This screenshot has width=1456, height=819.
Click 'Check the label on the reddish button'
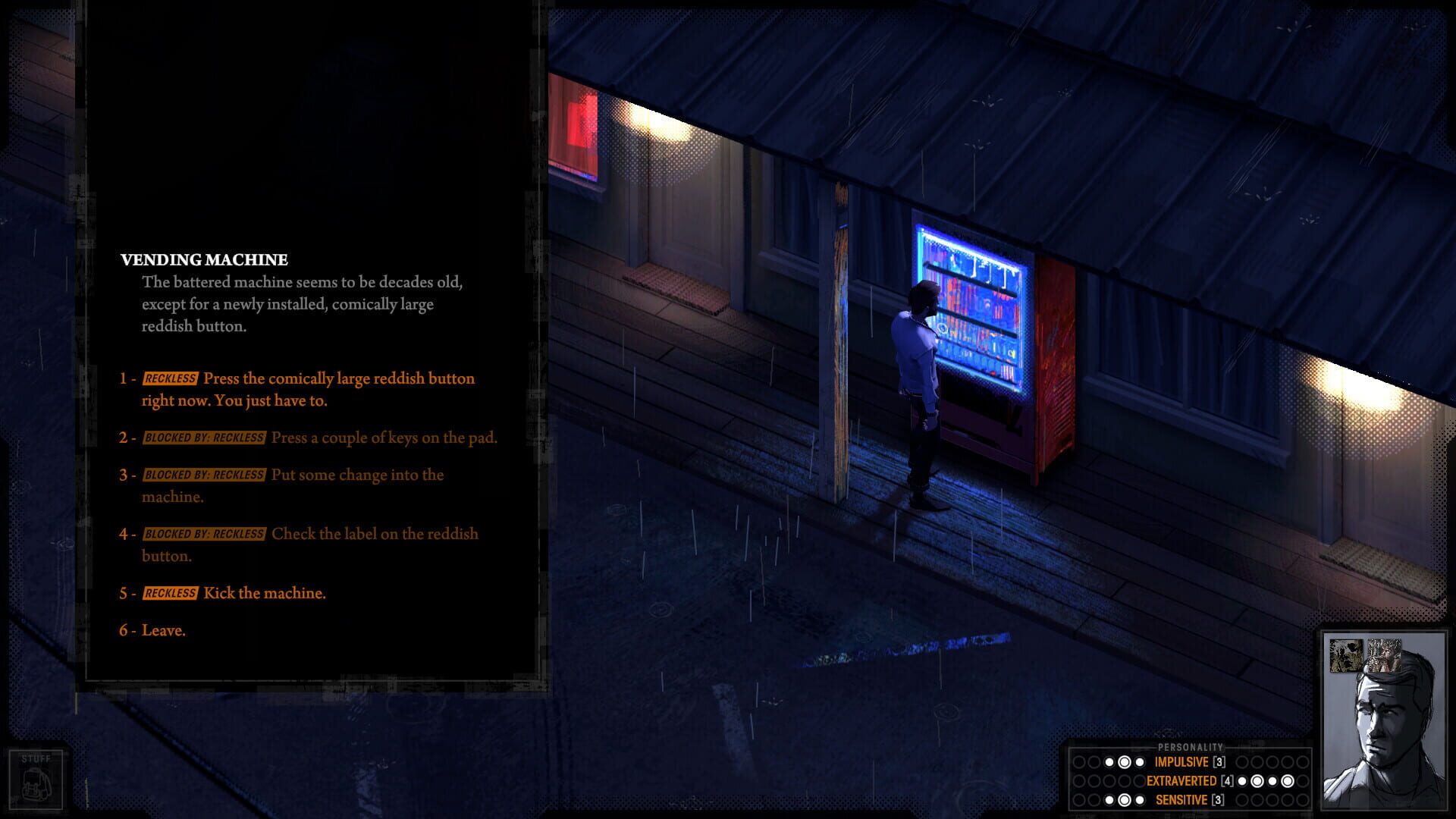375,534
